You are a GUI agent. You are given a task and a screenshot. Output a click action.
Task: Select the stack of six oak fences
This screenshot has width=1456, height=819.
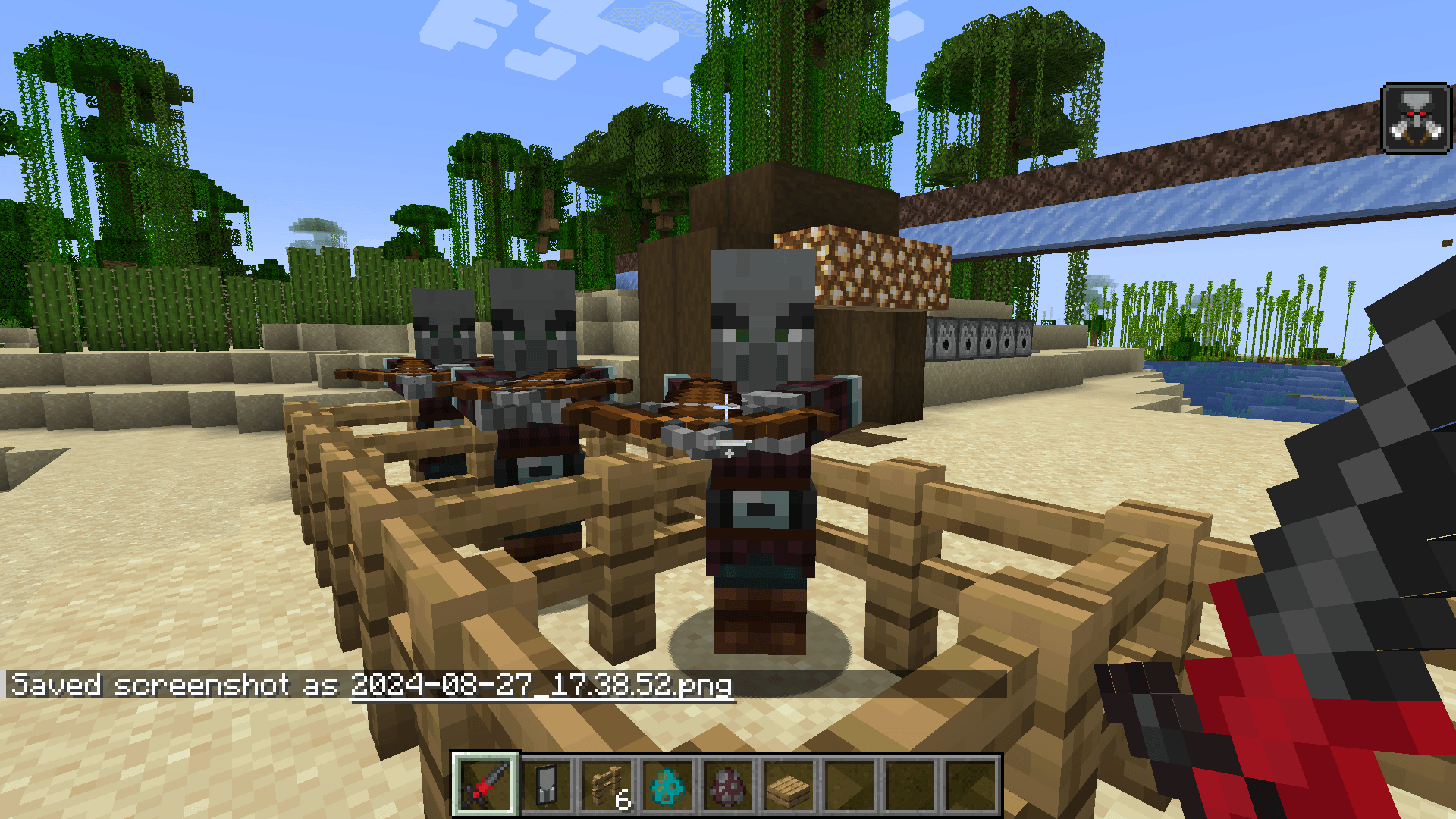pos(606,785)
